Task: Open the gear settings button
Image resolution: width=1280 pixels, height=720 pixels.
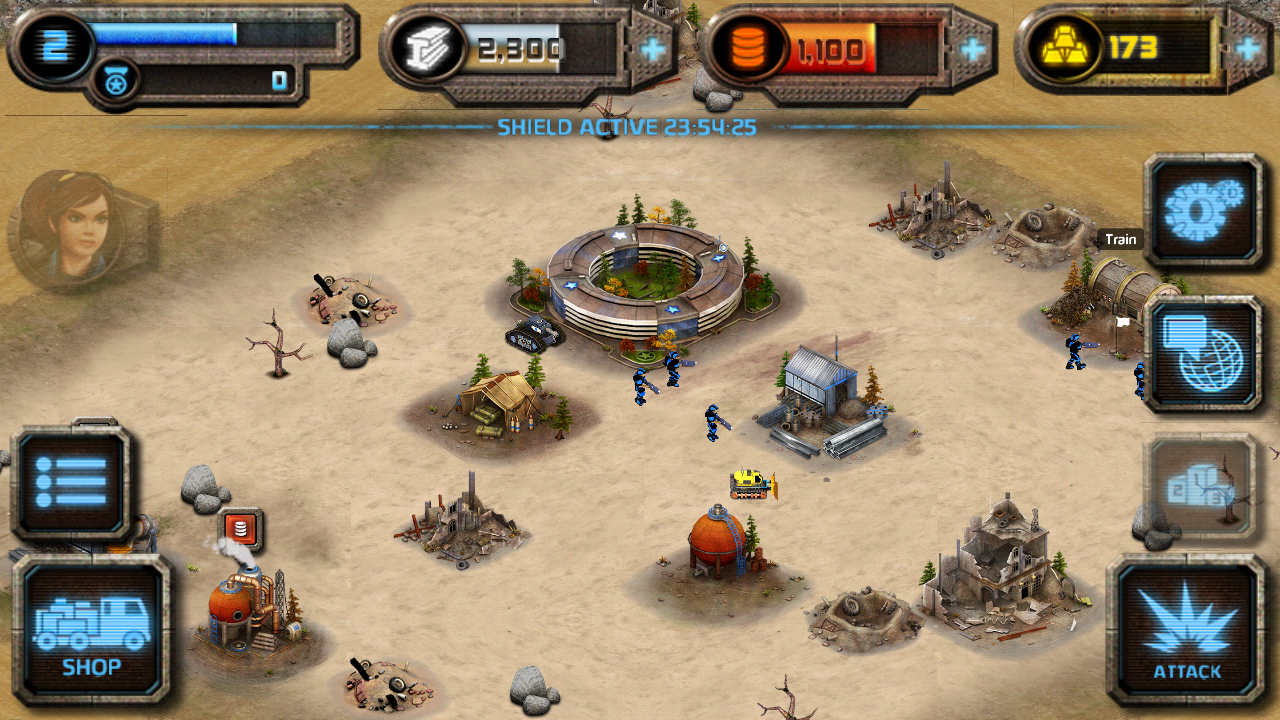Action: (x=1203, y=210)
